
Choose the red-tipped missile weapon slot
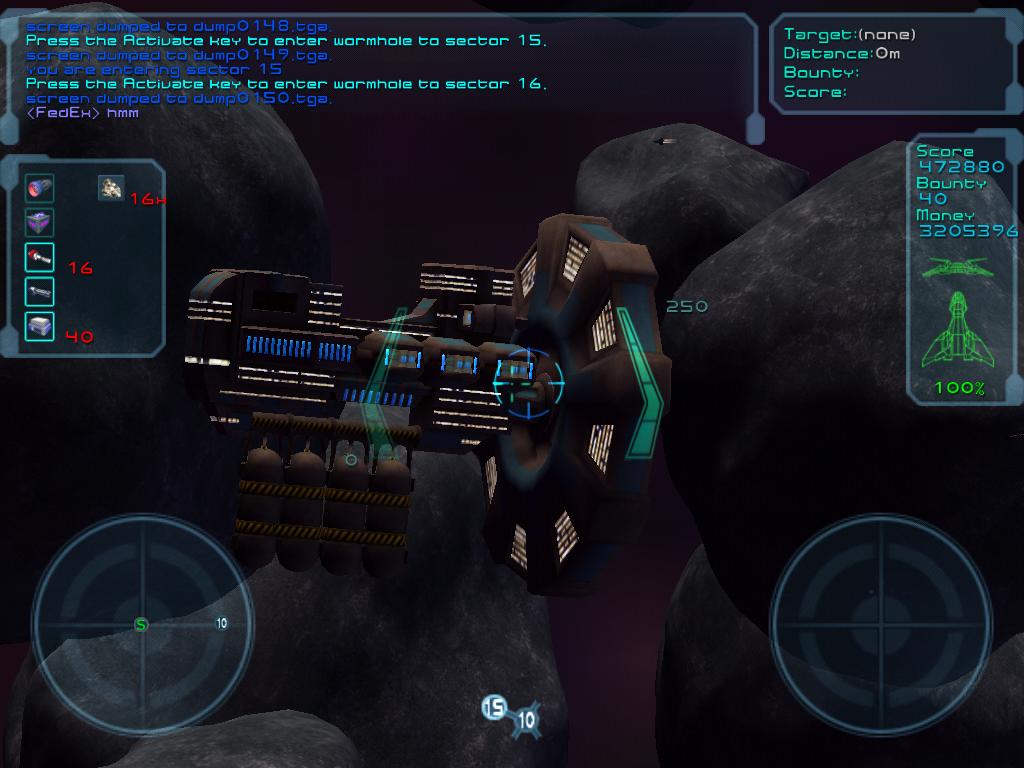point(40,258)
